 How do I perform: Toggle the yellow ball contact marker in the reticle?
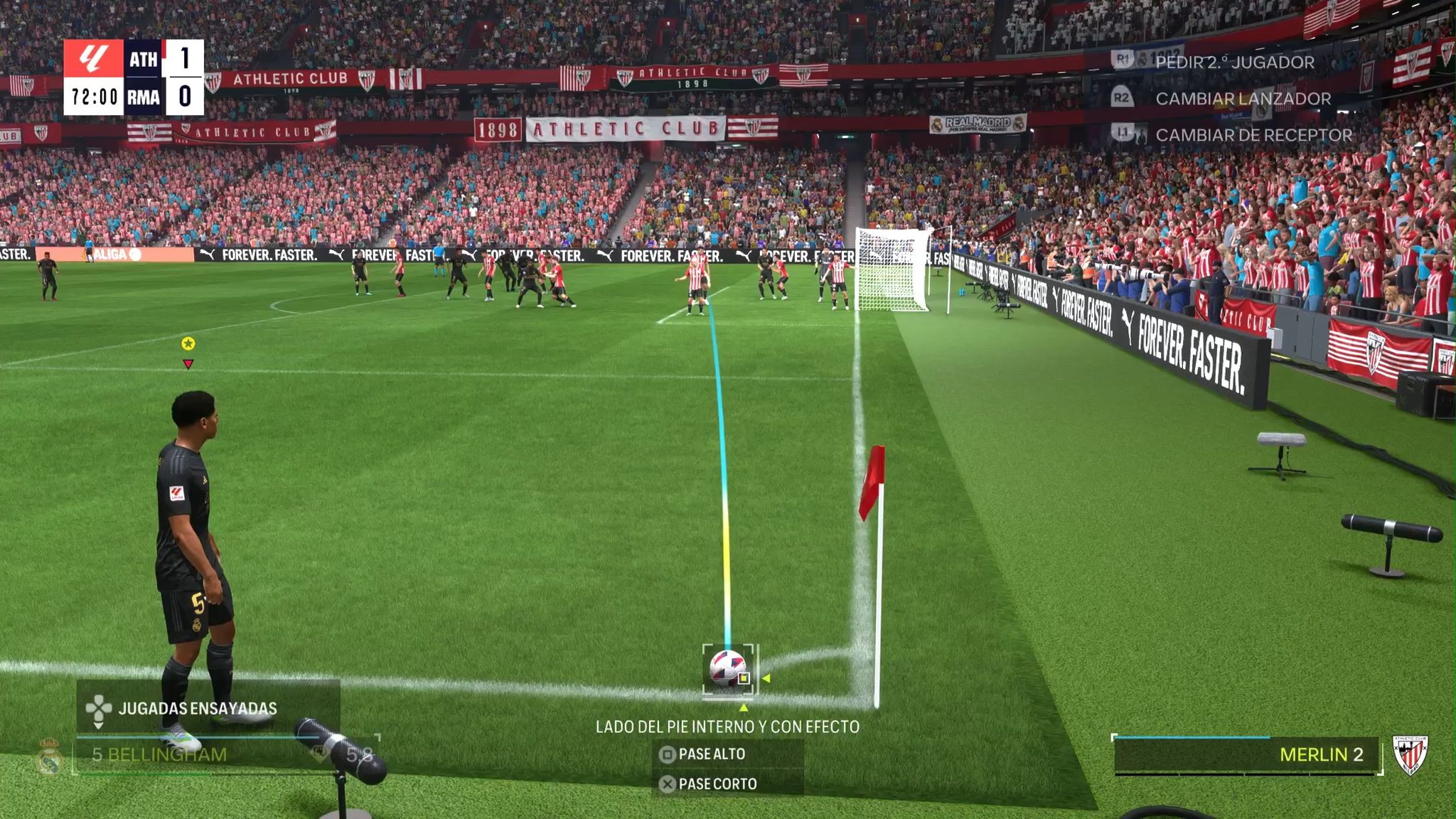[742, 678]
